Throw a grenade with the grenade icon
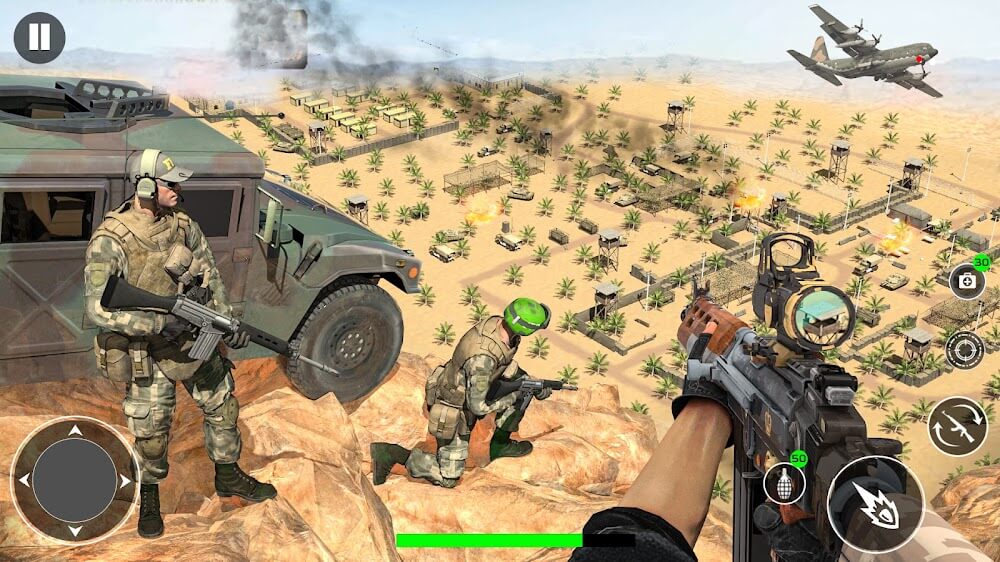This screenshot has width=1000, height=562. [784, 484]
